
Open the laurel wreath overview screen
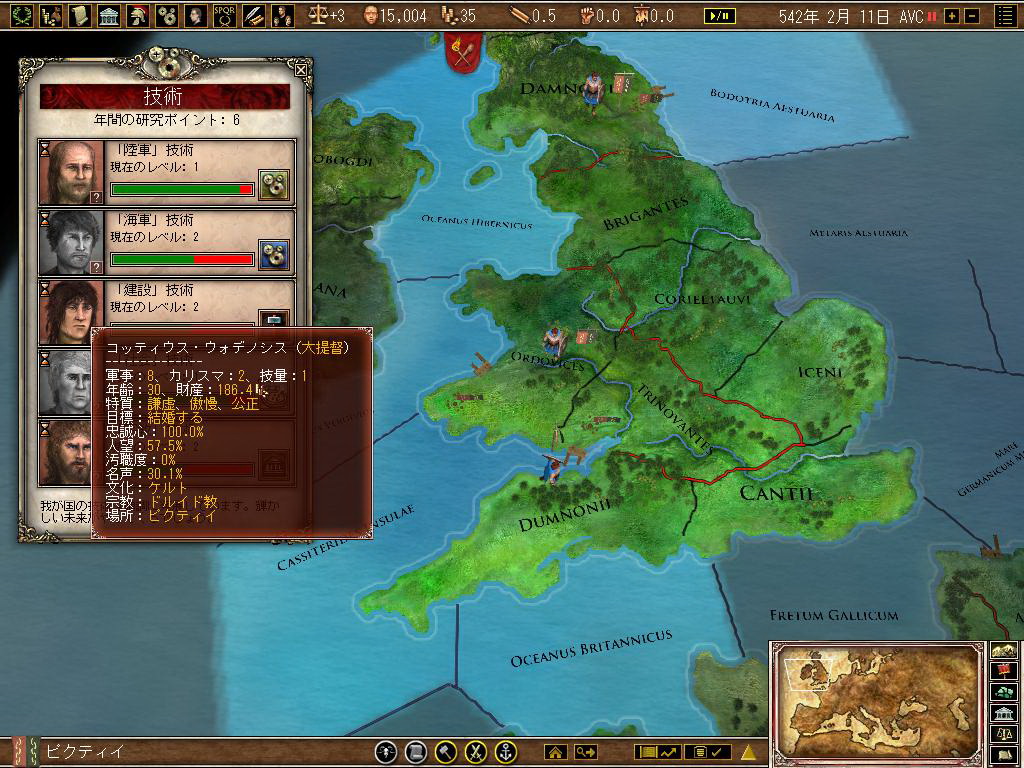(22, 15)
